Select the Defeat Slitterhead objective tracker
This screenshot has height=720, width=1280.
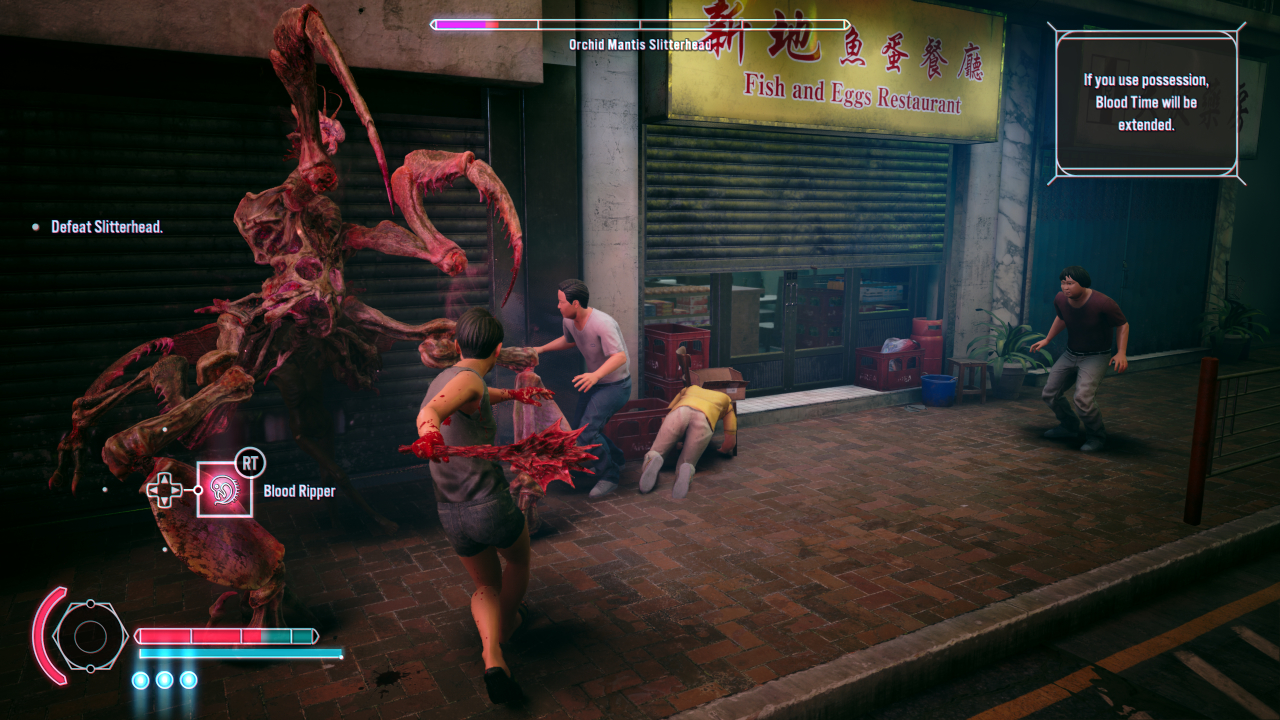point(106,227)
